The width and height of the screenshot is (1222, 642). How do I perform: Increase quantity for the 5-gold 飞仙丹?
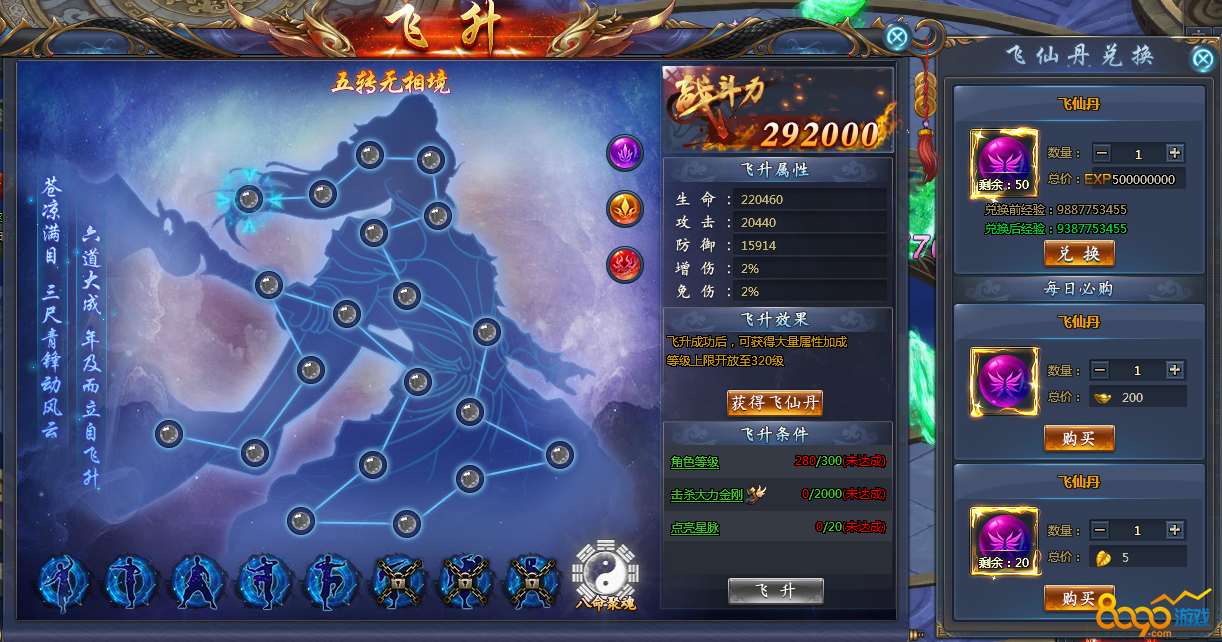[1175, 530]
